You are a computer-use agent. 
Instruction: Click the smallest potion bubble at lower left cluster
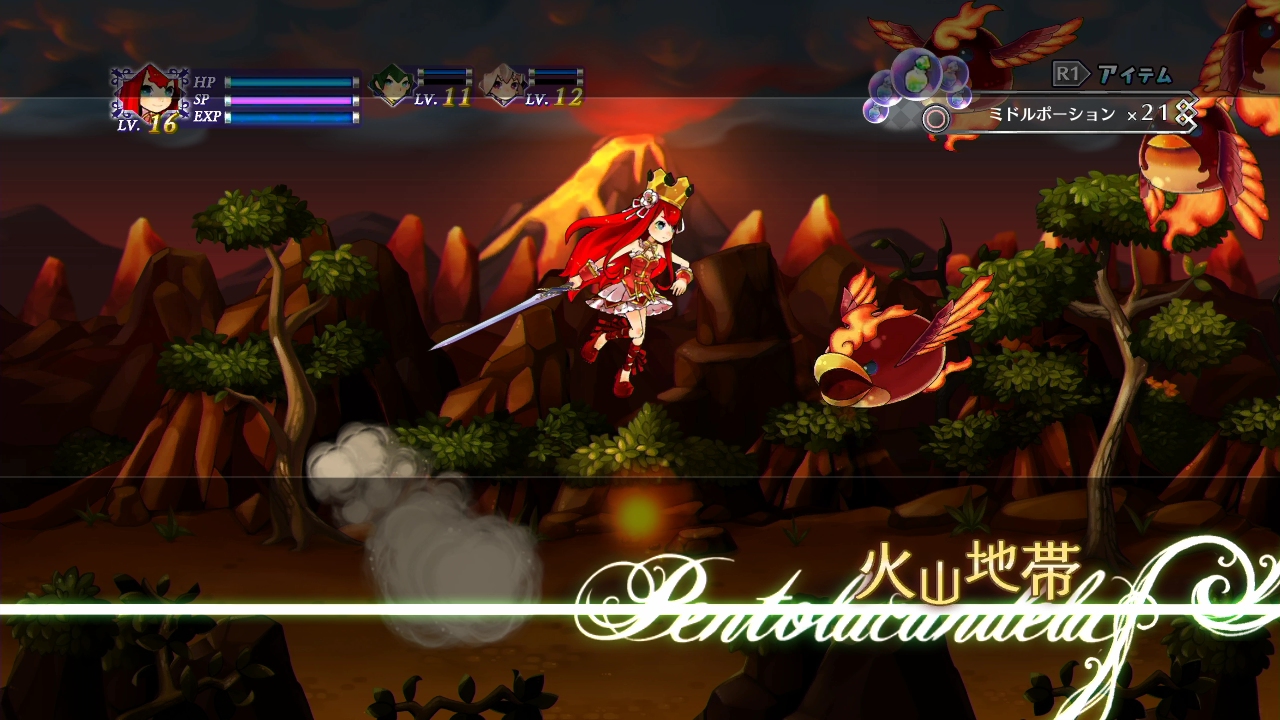click(x=875, y=110)
